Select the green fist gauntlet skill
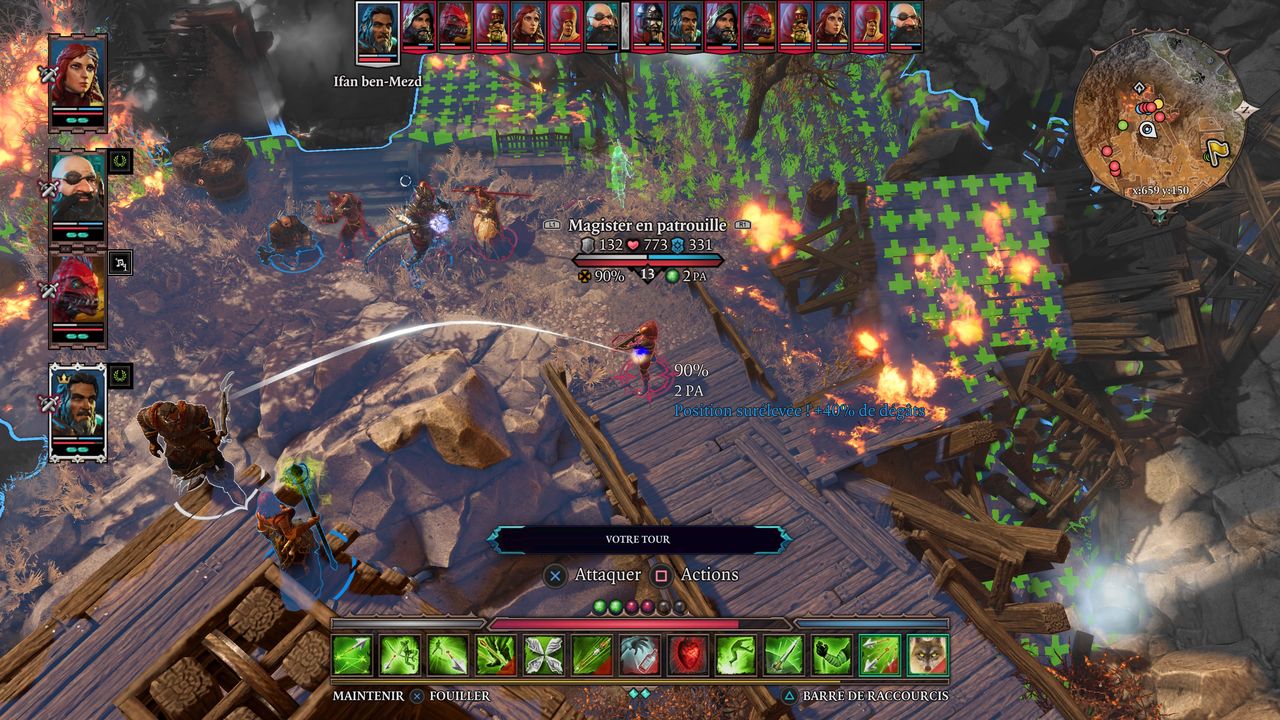This screenshot has height=720, width=1280. (x=832, y=655)
